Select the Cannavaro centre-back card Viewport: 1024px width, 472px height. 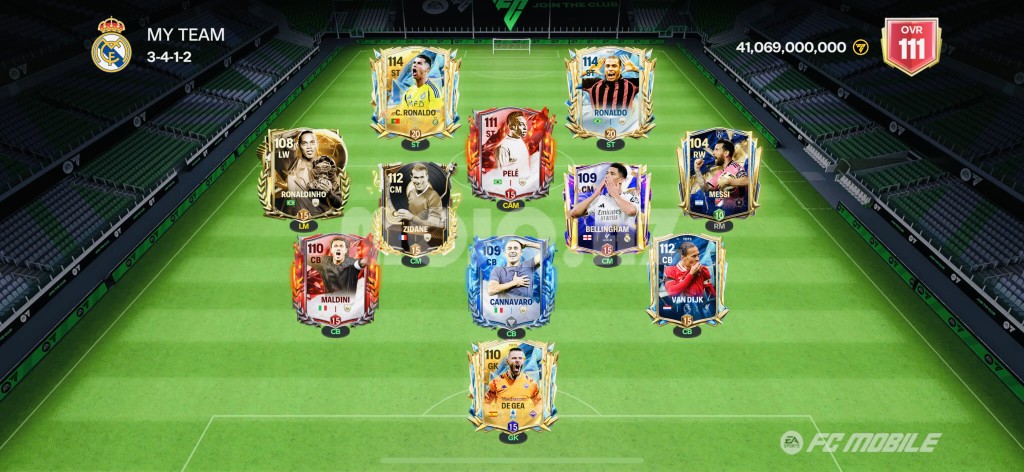[x=511, y=280]
